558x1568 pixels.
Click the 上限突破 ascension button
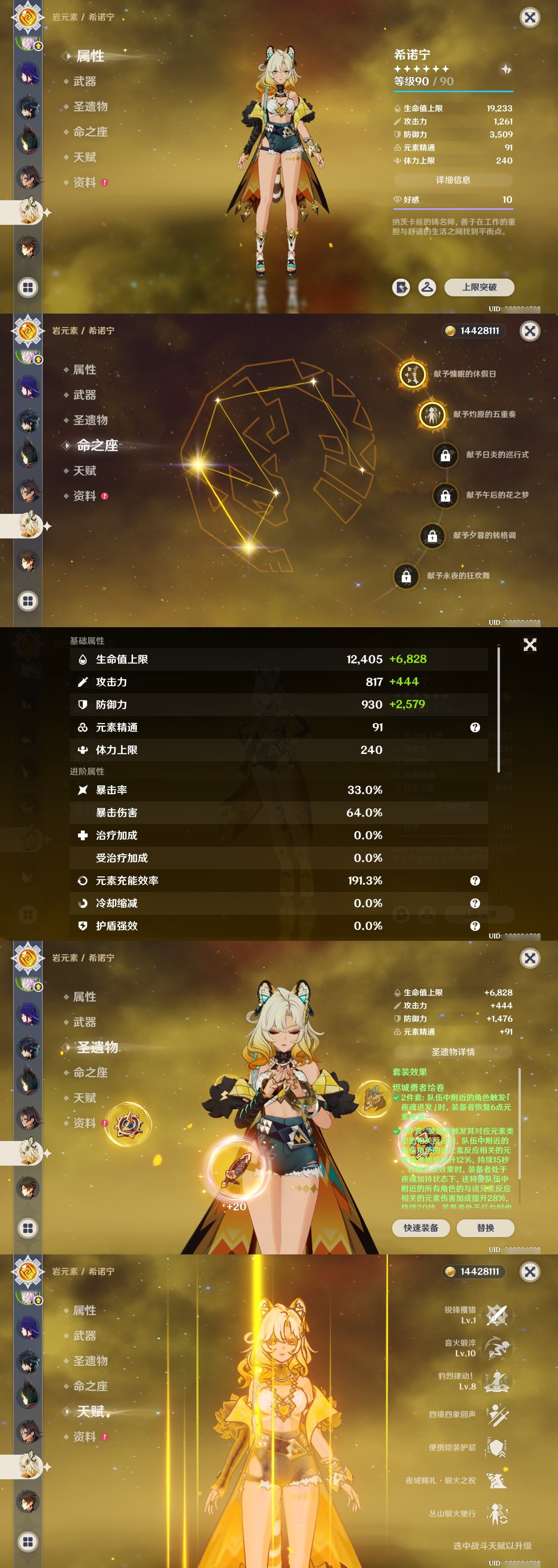[480, 287]
